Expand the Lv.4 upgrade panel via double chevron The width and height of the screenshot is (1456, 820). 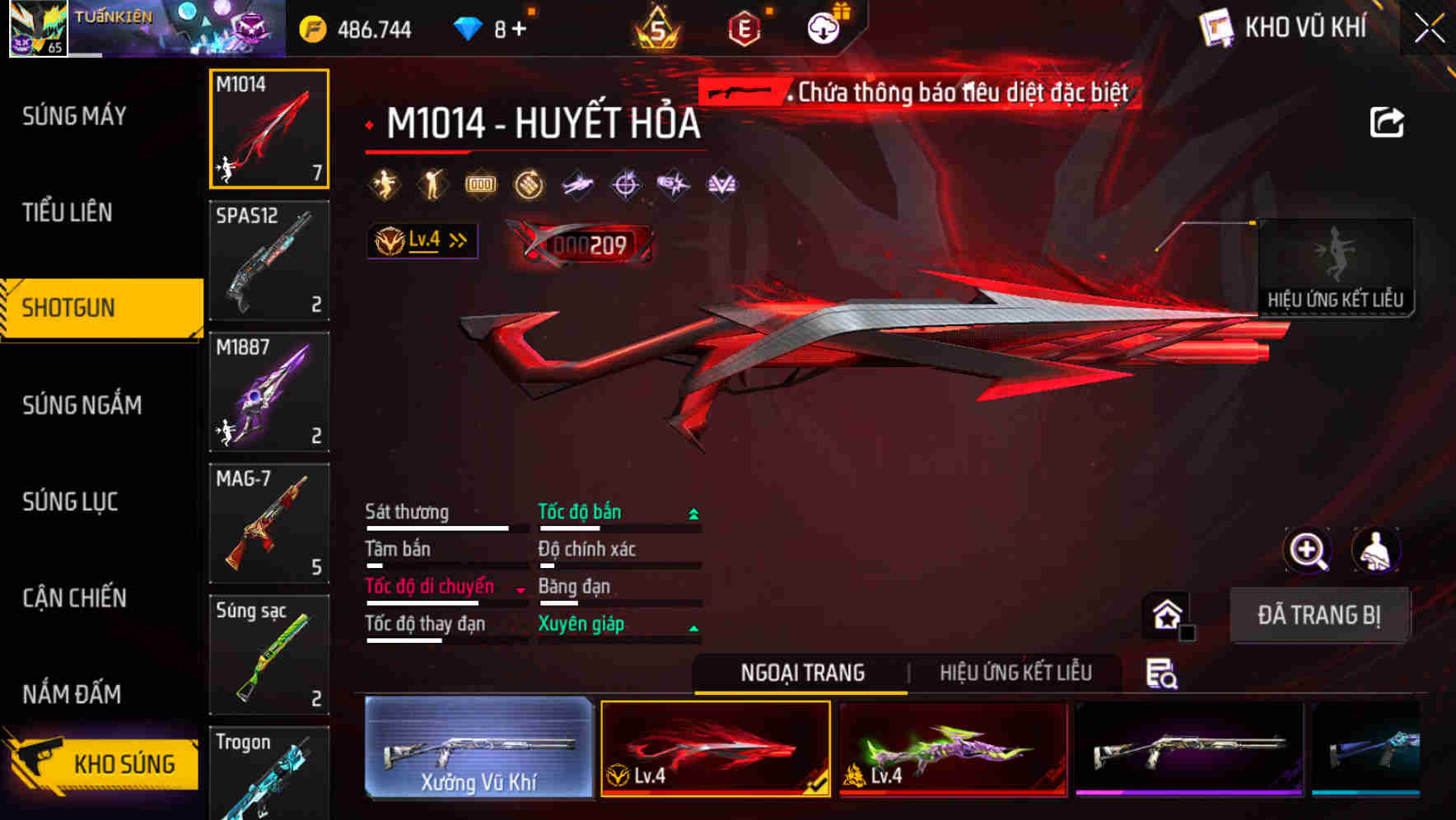point(455,240)
